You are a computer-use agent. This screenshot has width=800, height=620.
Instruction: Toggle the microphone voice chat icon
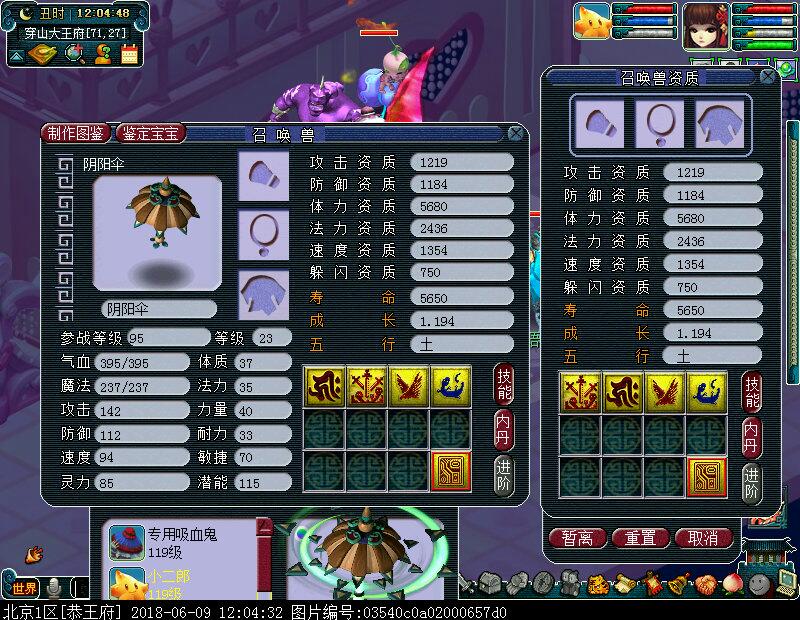54,587
